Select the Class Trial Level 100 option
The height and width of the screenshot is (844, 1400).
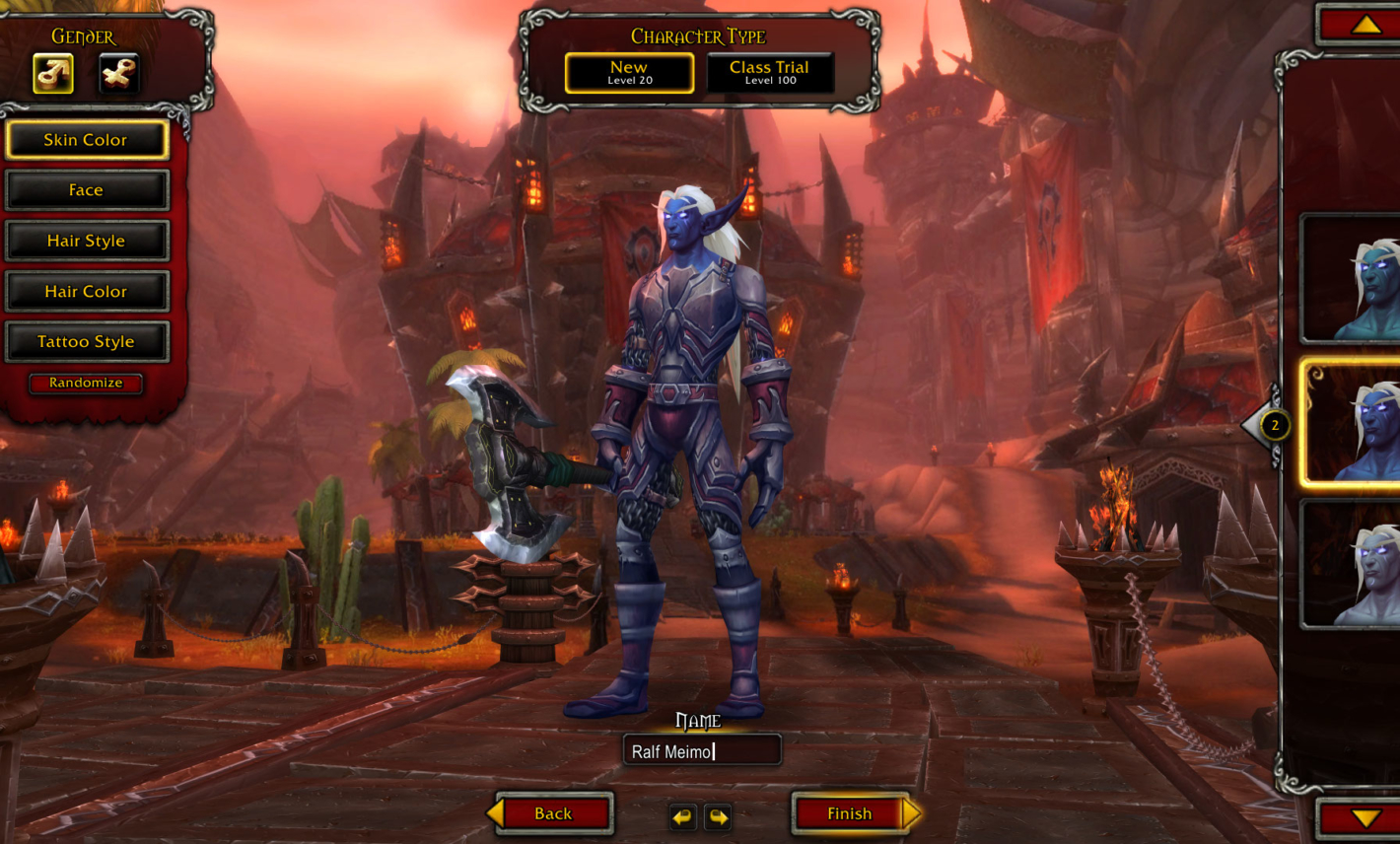point(770,72)
